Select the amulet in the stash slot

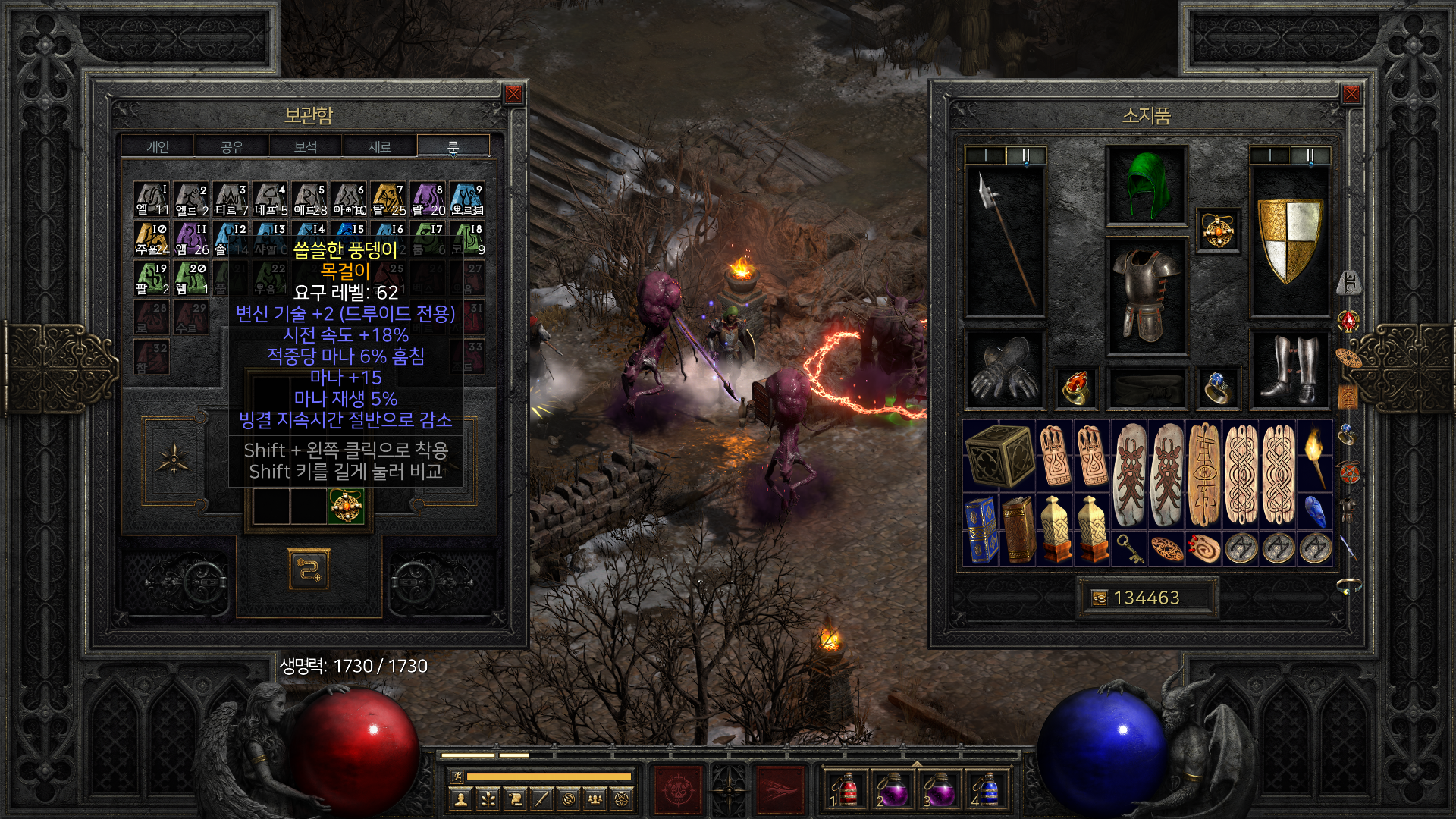pyautogui.click(x=346, y=506)
